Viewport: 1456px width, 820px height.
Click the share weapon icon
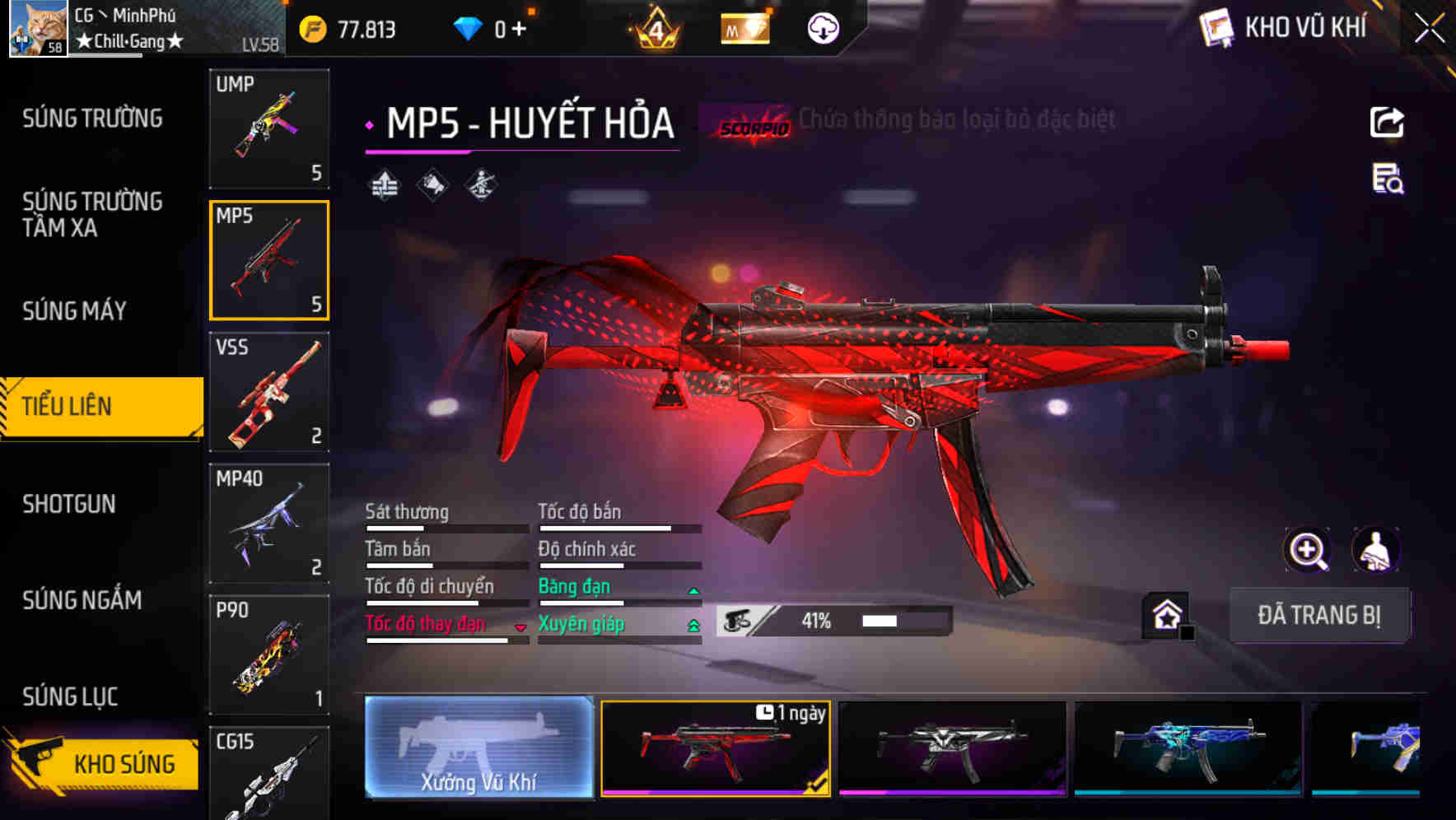point(1387,122)
